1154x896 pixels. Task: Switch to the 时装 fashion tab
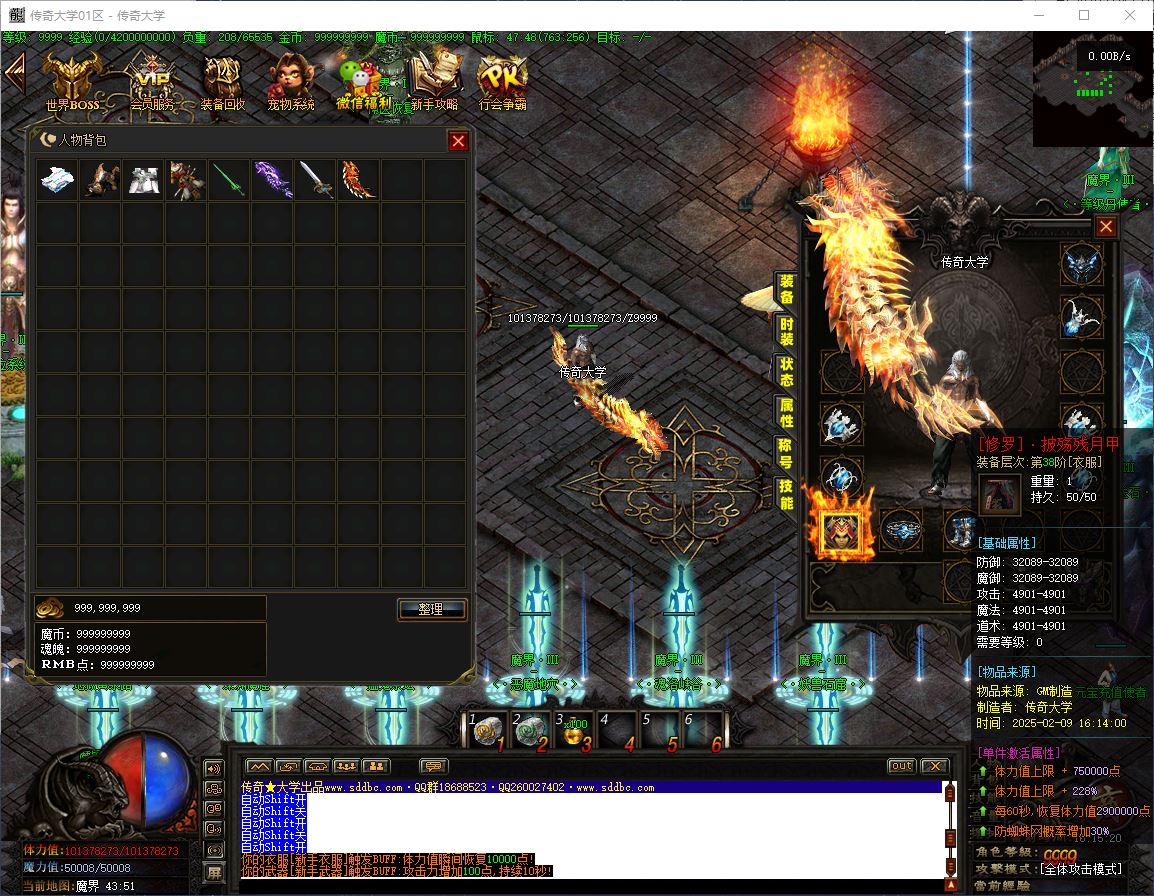(787, 331)
